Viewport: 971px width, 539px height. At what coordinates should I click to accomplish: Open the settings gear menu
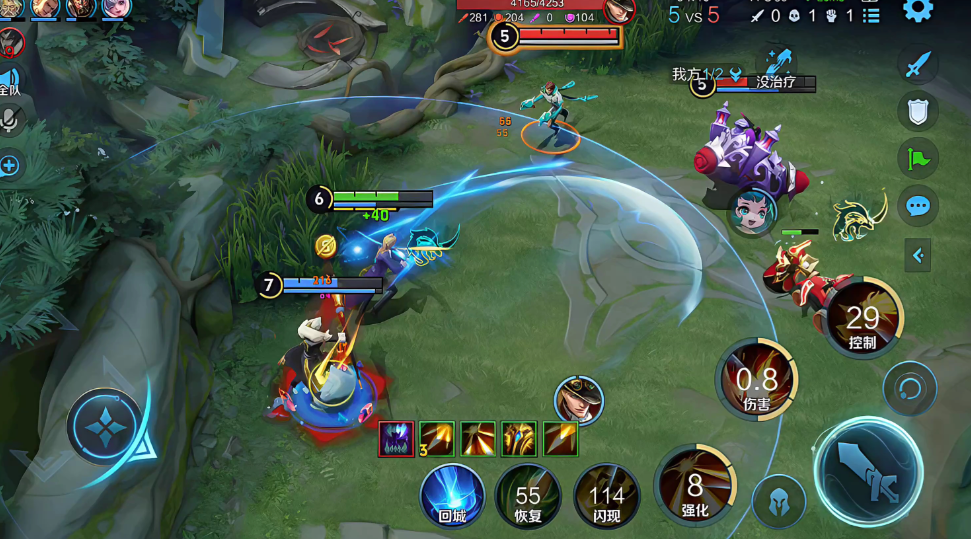point(918,10)
